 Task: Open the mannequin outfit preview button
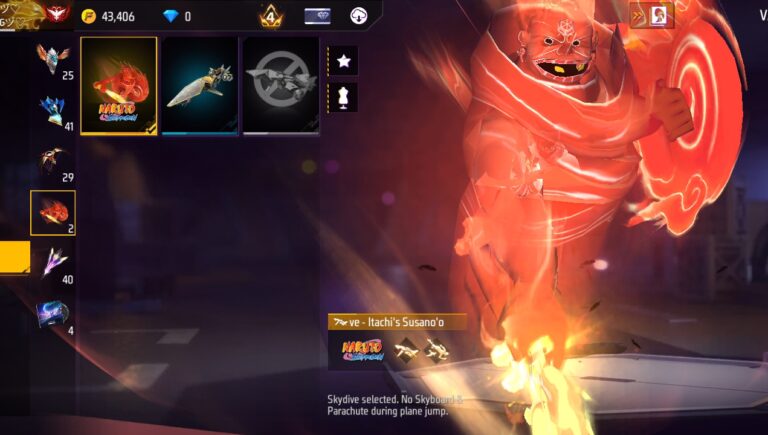343,98
